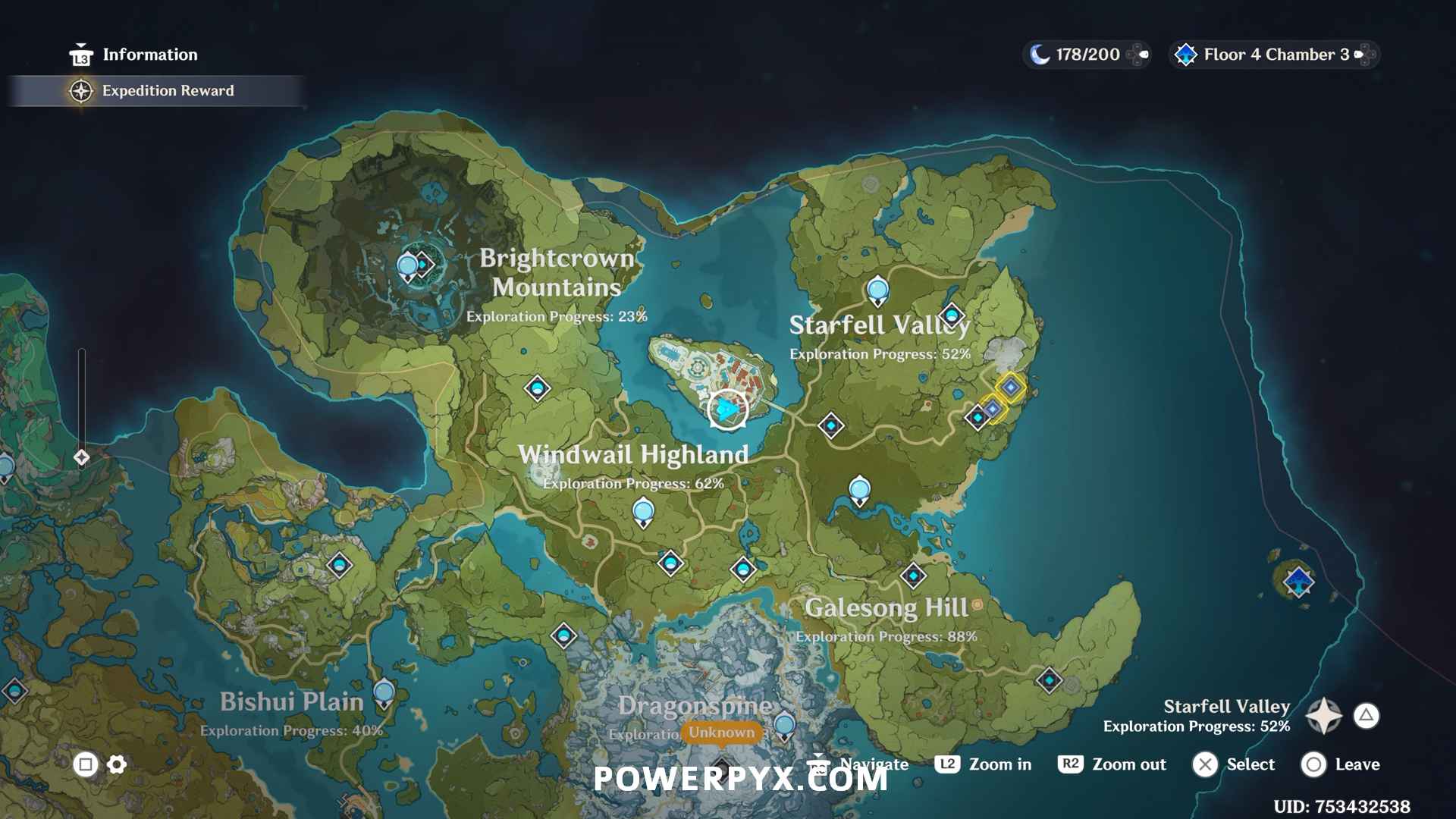Choose the teleport waypoint beside the Starfell Valley label
The width and height of the screenshot is (1456, 819).
pos(952,315)
